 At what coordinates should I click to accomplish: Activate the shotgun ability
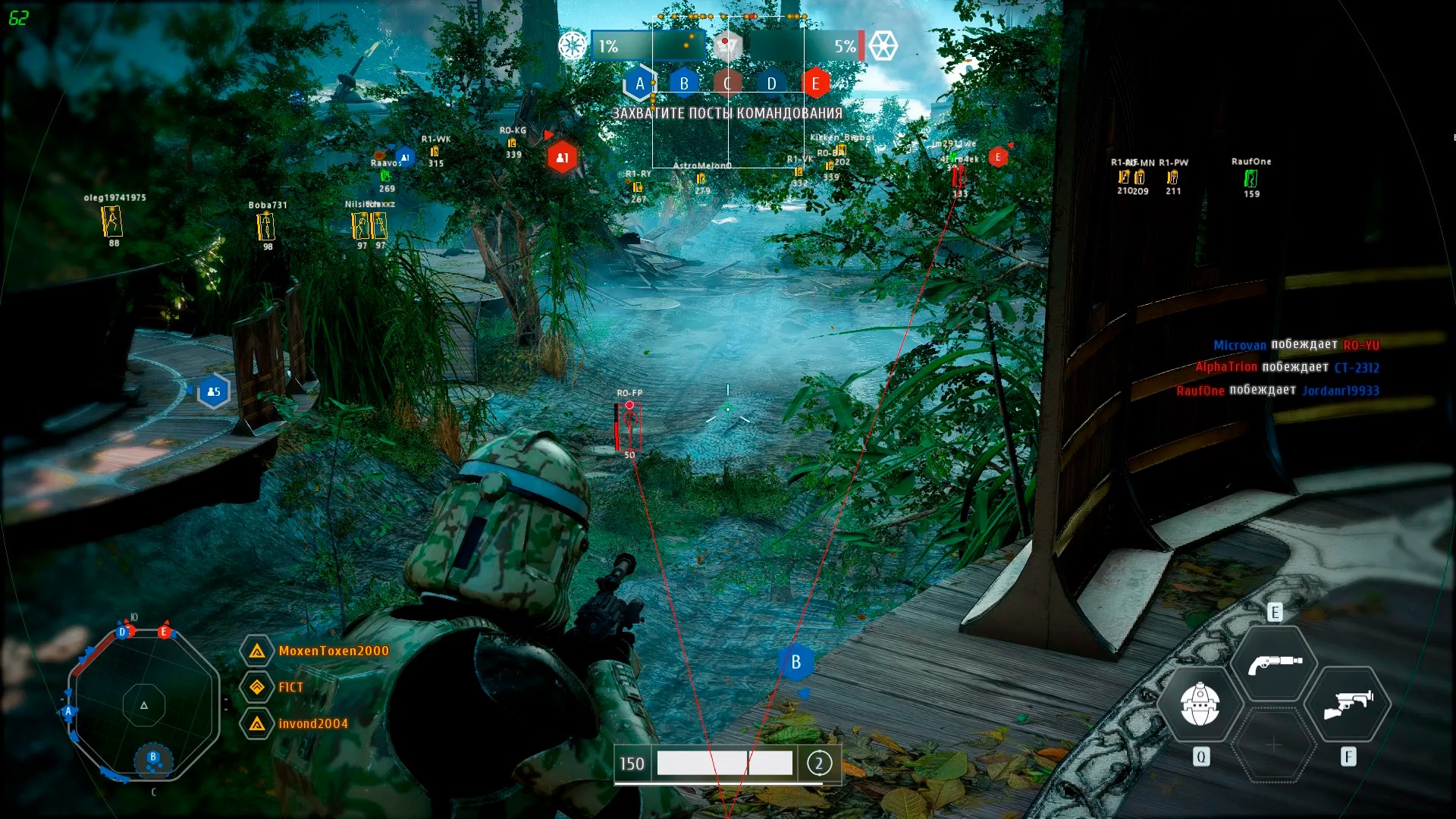pos(1275,663)
